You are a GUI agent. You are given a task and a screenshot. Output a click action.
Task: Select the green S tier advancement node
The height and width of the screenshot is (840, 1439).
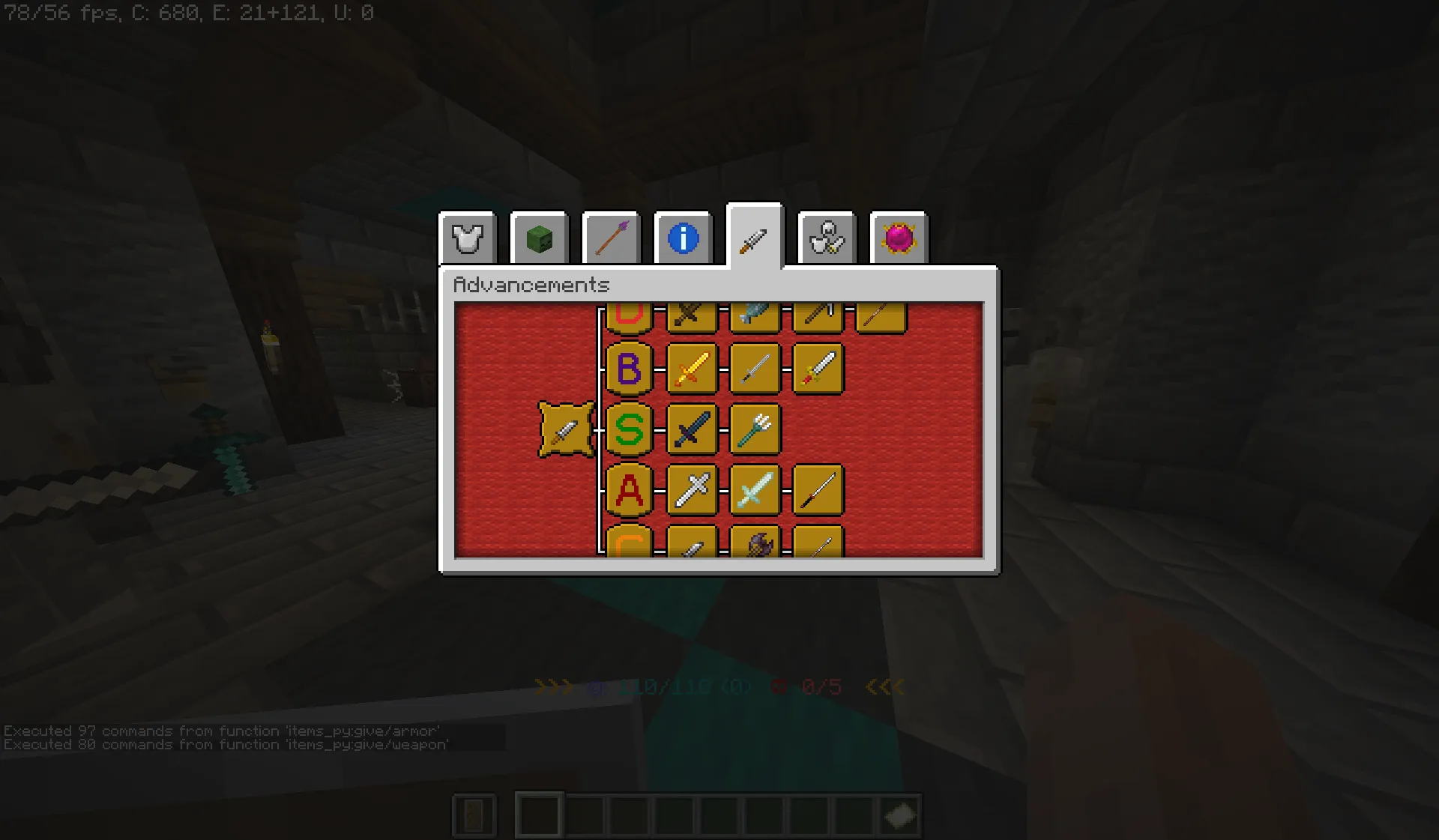tap(630, 430)
